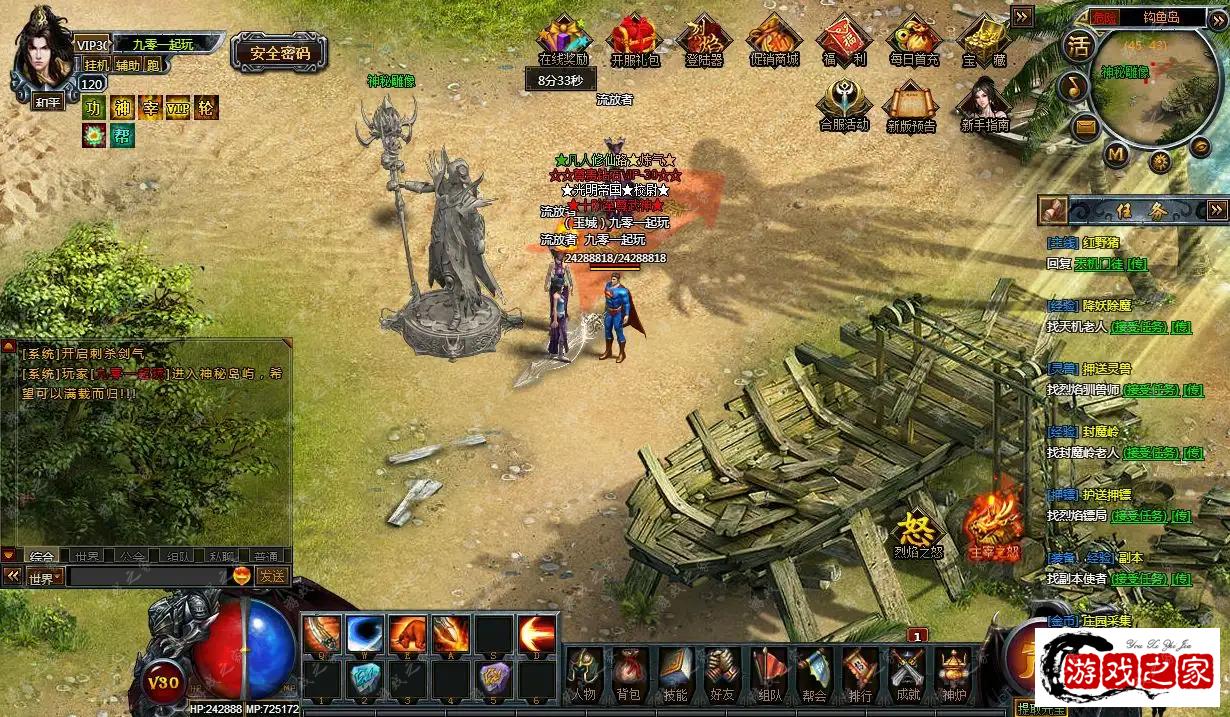Click the chat message input box

(x=148, y=576)
